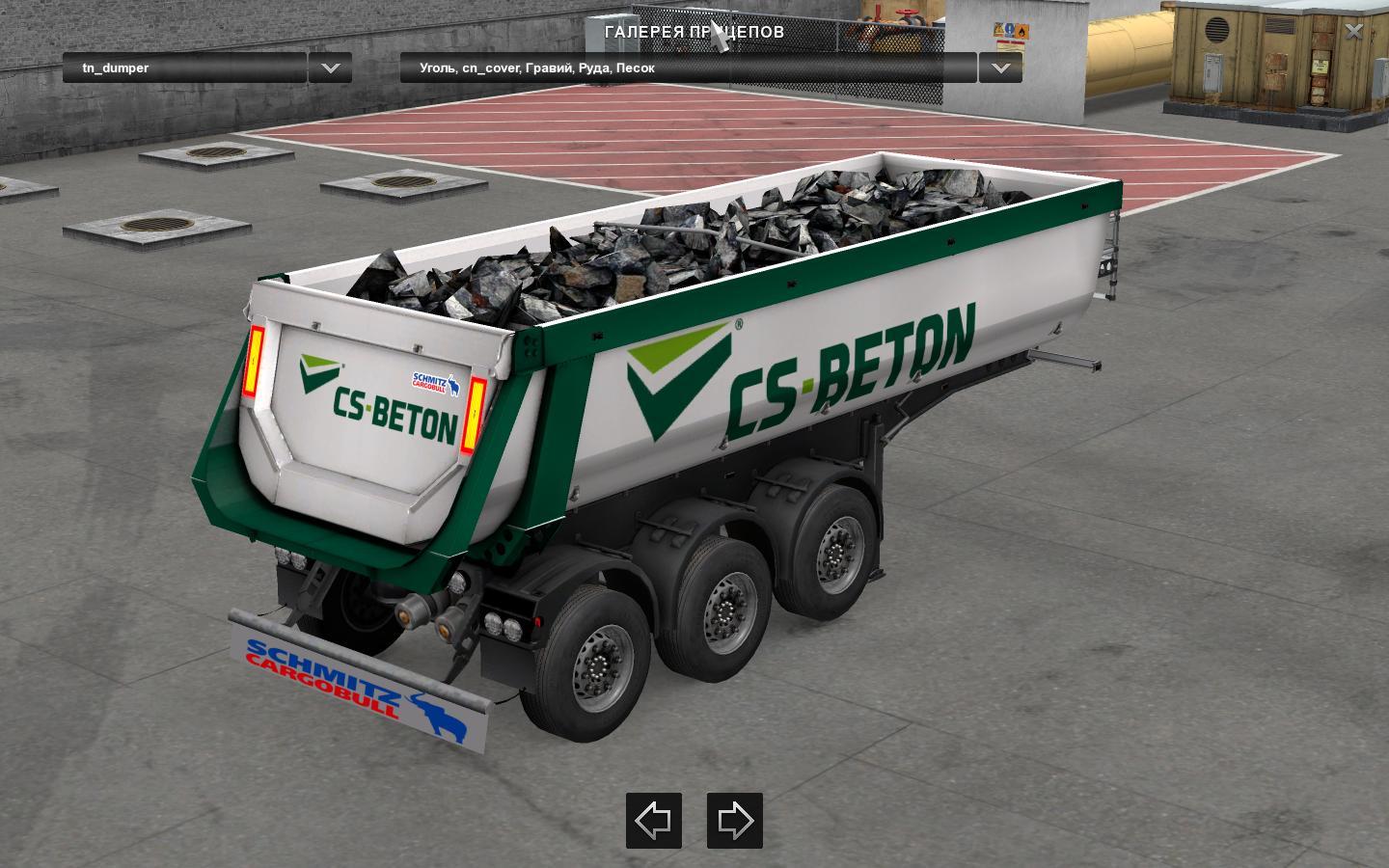Expand the cargo list arrow button
The height and width of the screenshot is (868, 1389).
1000,68
